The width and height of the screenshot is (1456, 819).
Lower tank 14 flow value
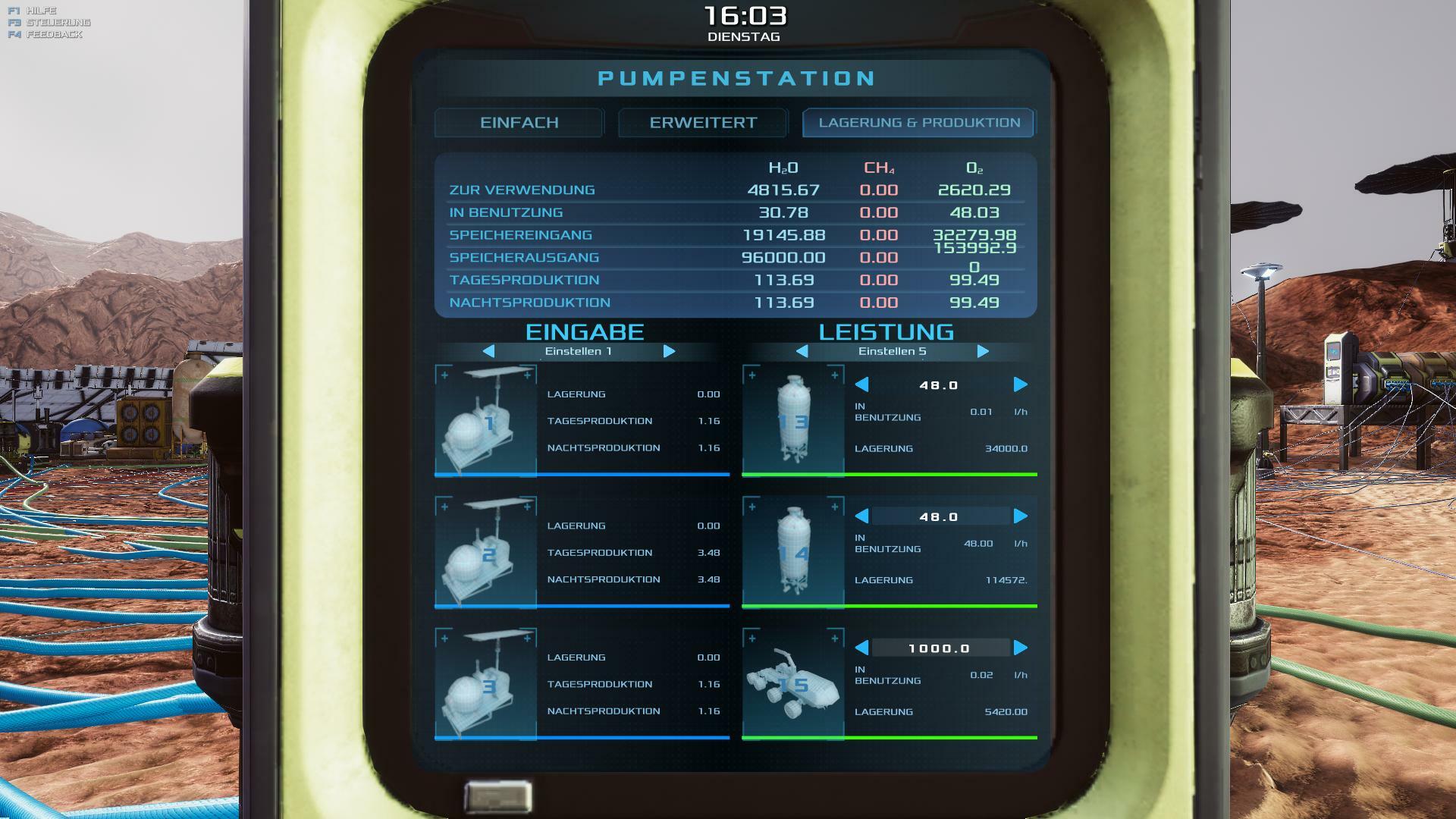pos(861,516)
